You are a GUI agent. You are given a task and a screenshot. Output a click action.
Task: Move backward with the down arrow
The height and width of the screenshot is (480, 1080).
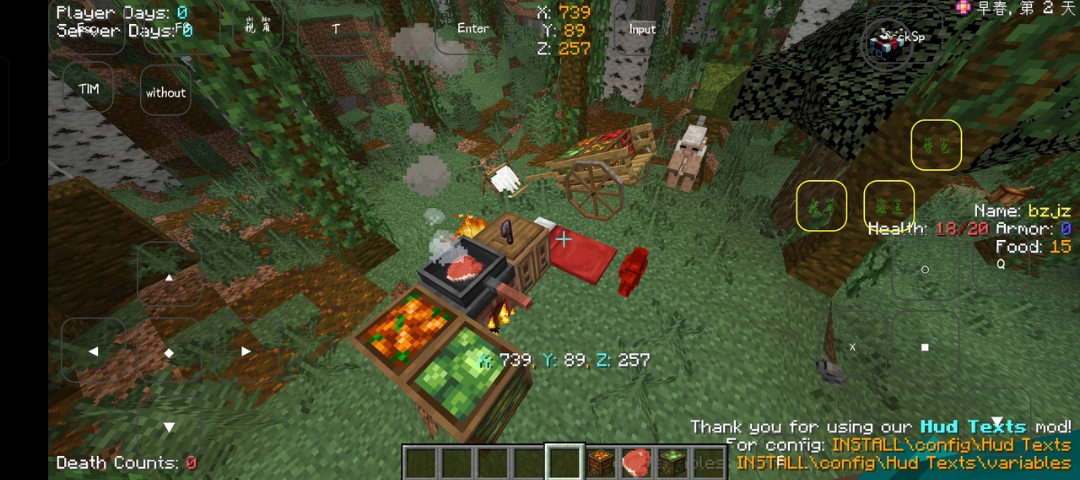point(169,427)
